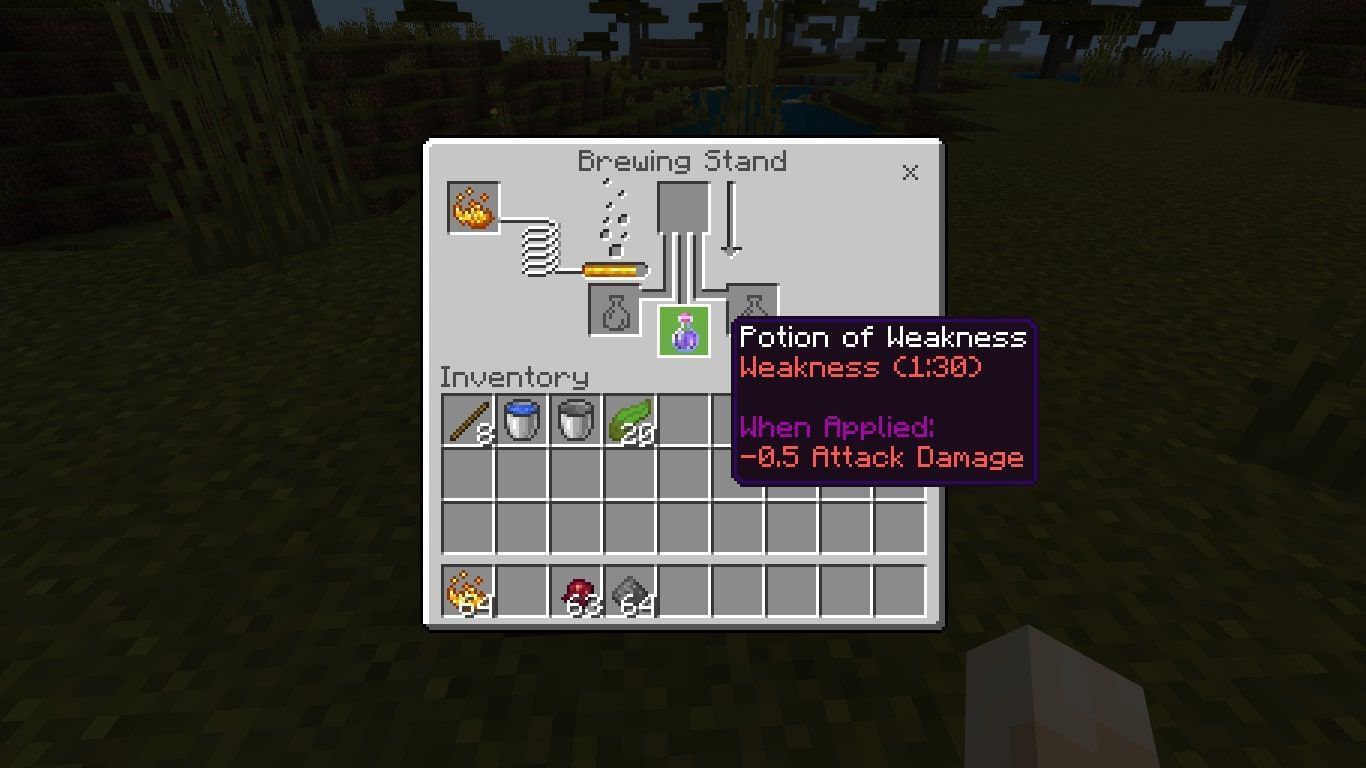Click the right empty bottle slot
1366x768 pixels.
click(753, 312)
